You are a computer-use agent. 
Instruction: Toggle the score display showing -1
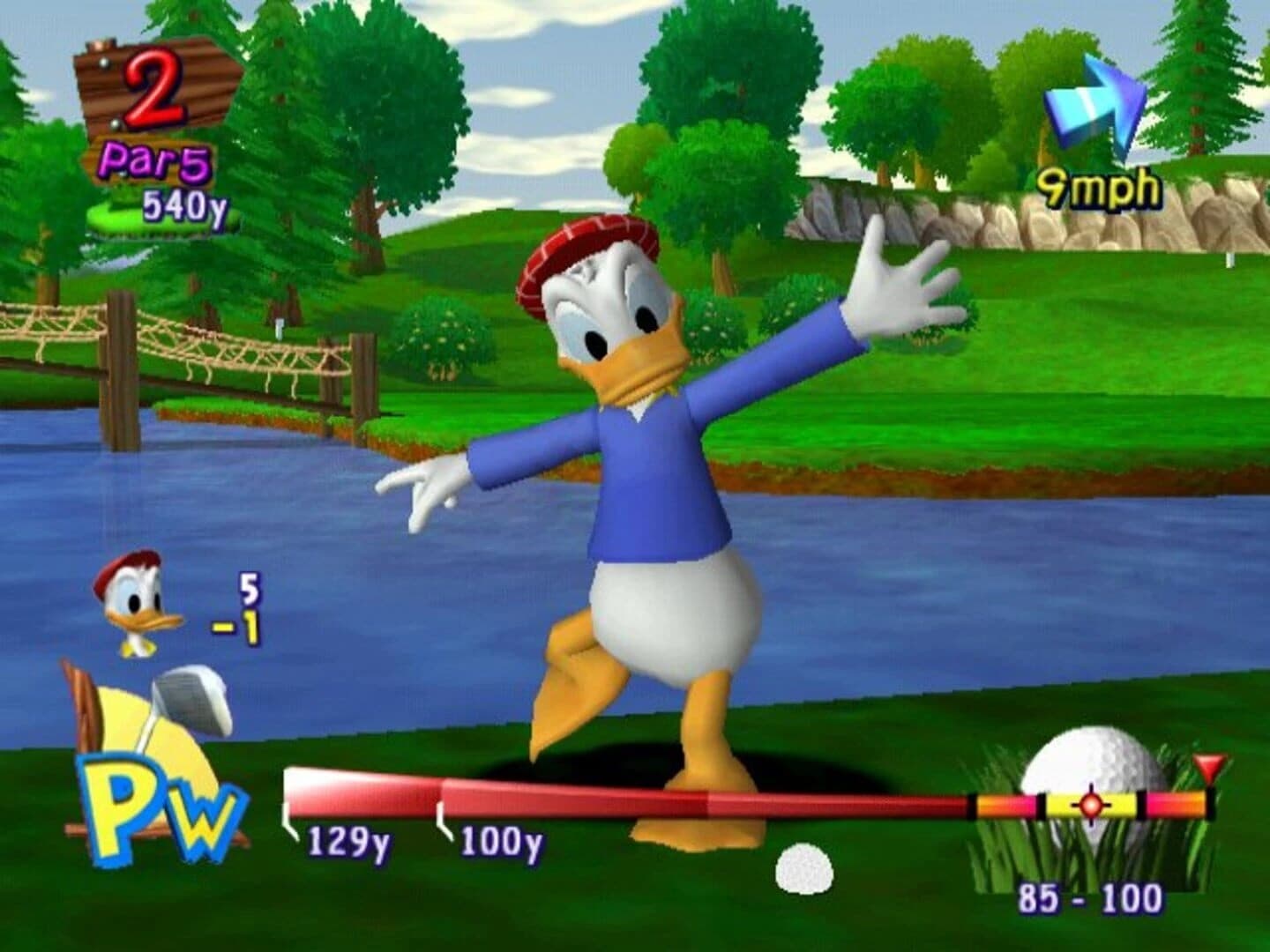tap(236, 628)
